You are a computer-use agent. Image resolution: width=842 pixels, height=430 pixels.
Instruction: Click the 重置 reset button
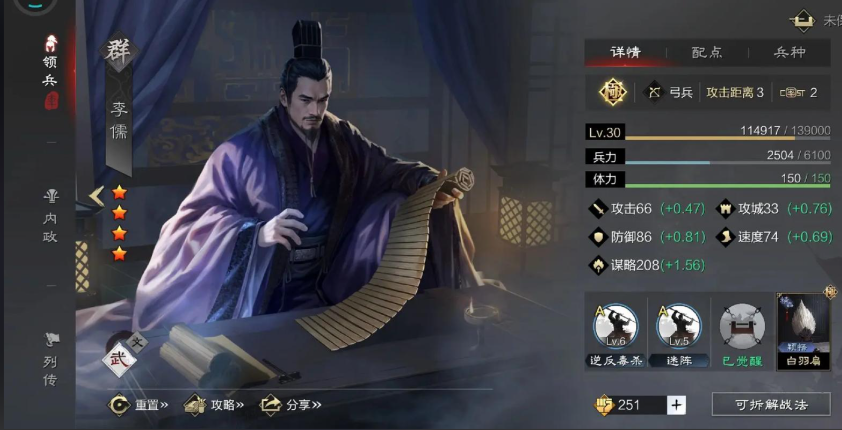tap(138, 404)
